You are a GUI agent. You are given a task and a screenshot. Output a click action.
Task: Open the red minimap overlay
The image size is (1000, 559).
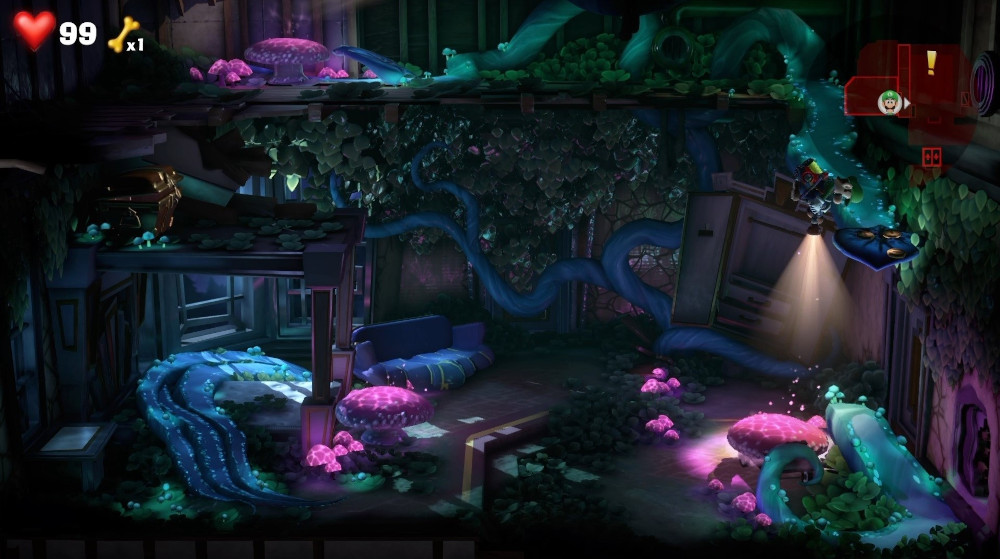(908, 88)
